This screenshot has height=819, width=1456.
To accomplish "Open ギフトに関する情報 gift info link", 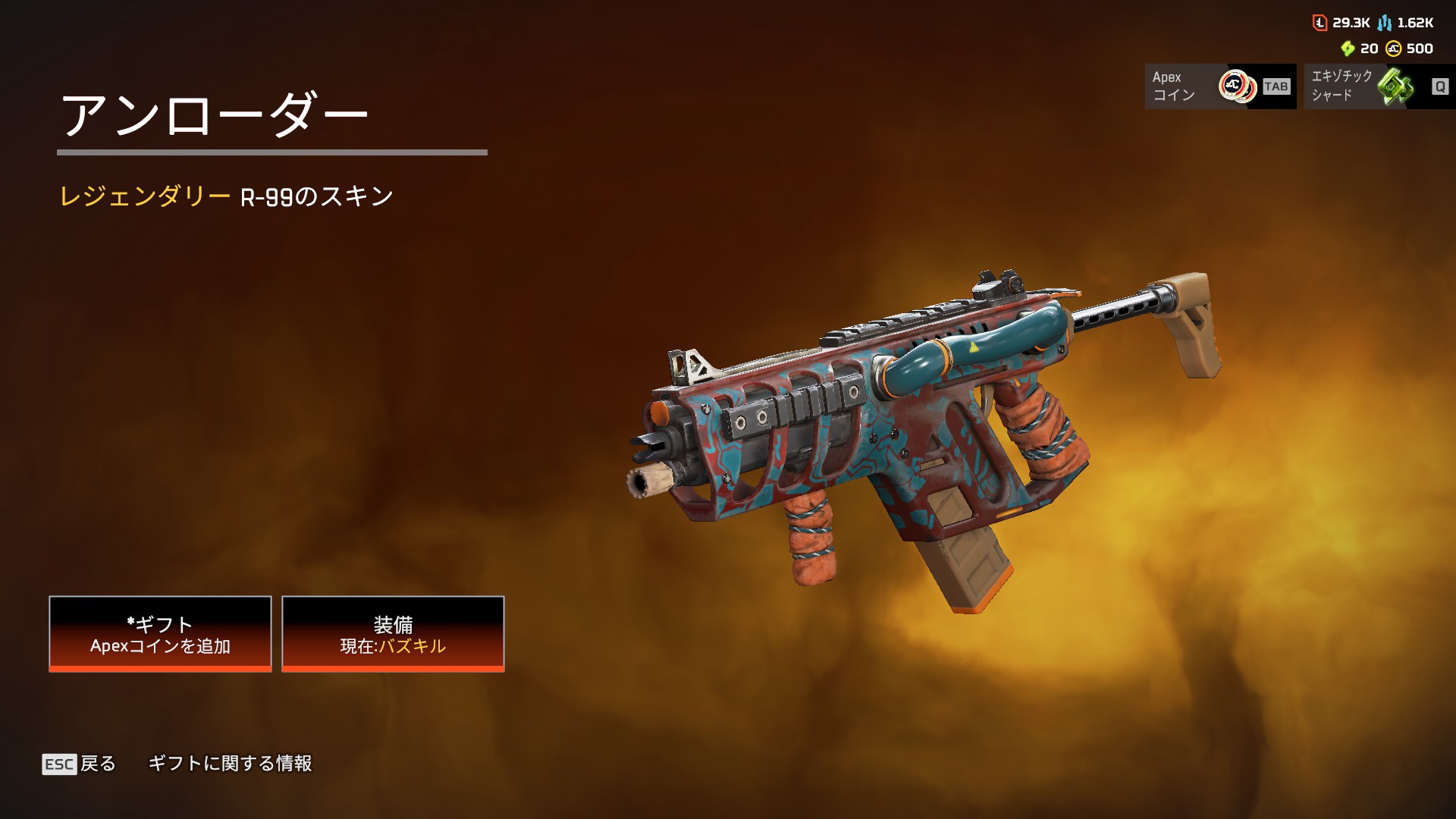I will (x=230, y=764).
